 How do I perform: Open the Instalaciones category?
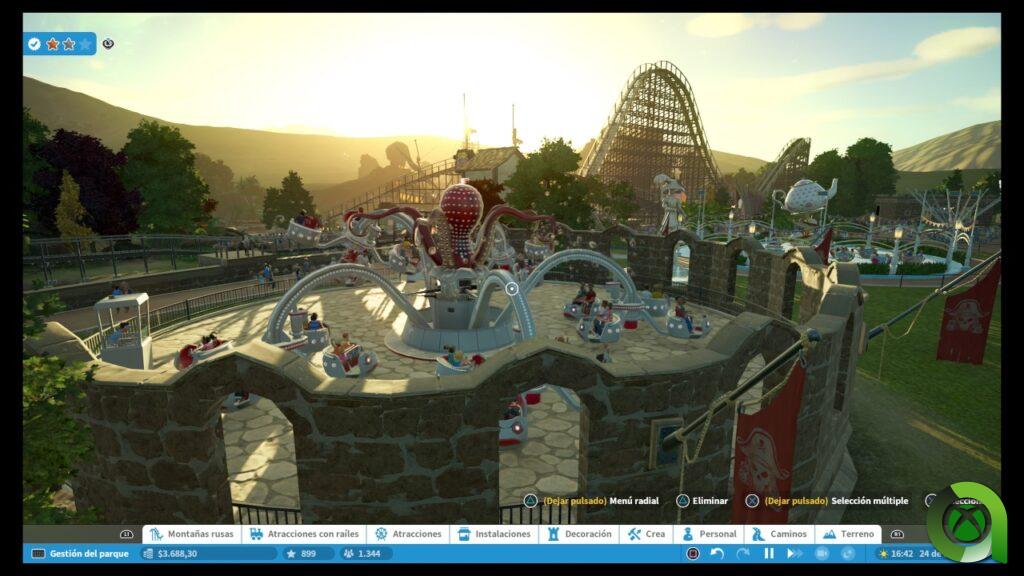pos(494,534)
